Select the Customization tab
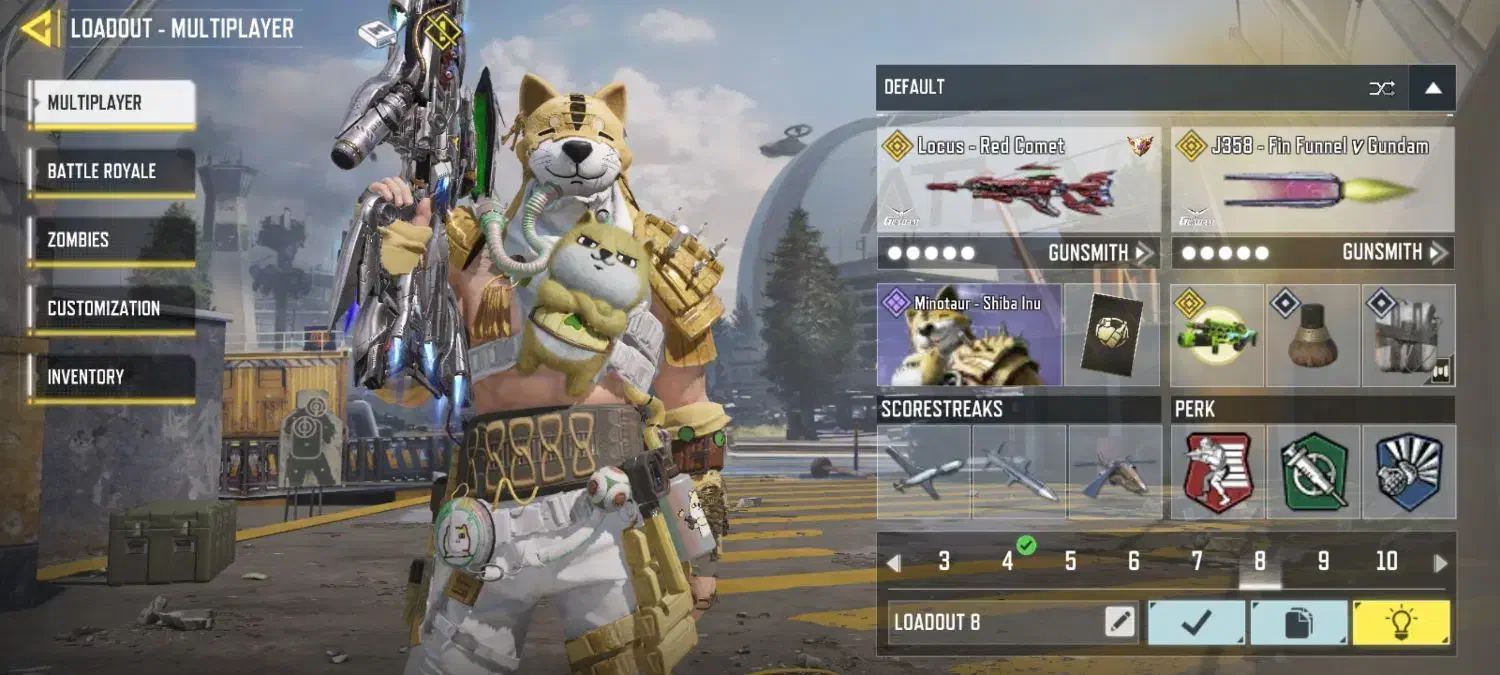This screenshot has height=675, width=1500. (x=111, y=308)
